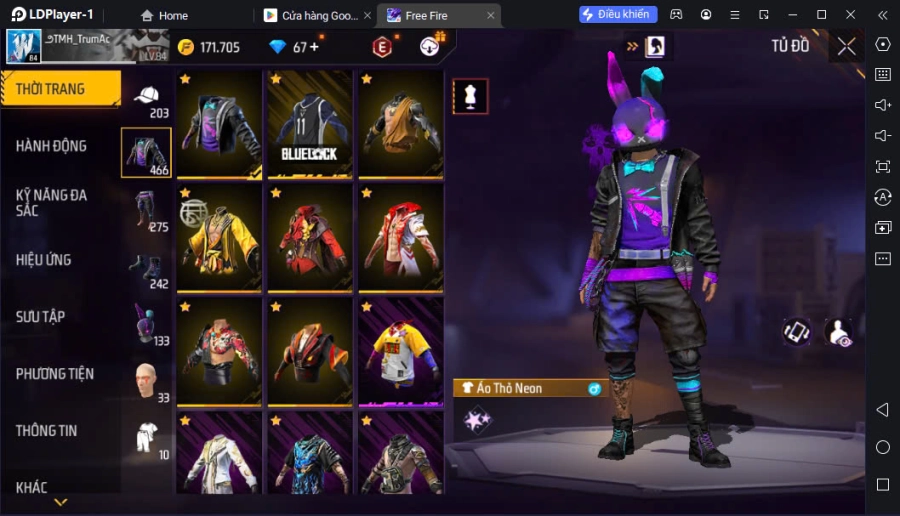This screenshot has height=516, width=900.
Task: Add diamonds with the plus button
Action: [x=314, y=47]
